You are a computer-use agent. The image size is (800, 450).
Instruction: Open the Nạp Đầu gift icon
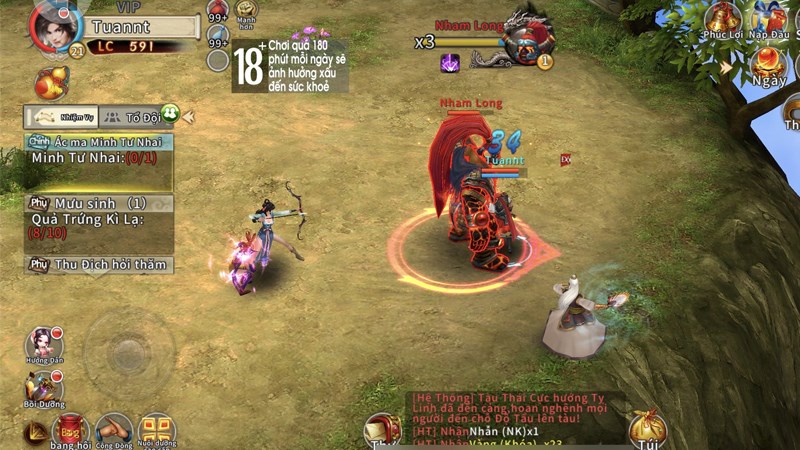[770, 21]
